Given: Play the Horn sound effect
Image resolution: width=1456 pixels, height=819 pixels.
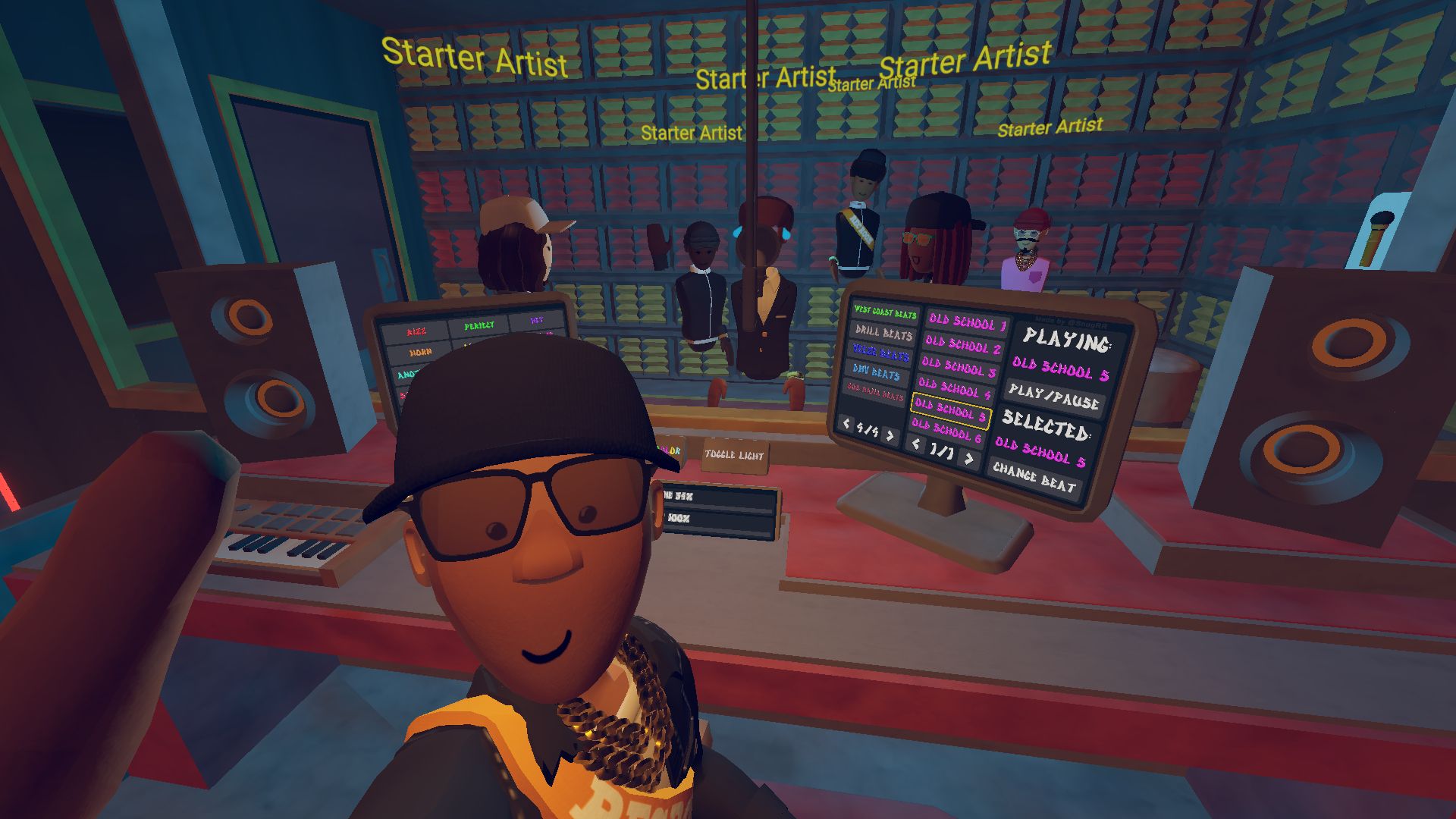Looking at the screenshot, I should point(420,353).
